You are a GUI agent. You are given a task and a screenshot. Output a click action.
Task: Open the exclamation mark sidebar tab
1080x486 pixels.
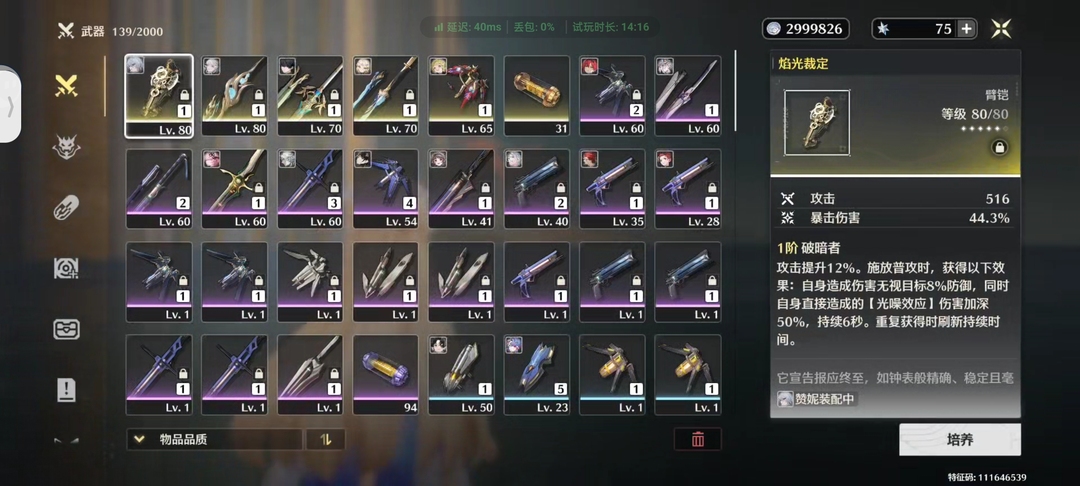67,390
